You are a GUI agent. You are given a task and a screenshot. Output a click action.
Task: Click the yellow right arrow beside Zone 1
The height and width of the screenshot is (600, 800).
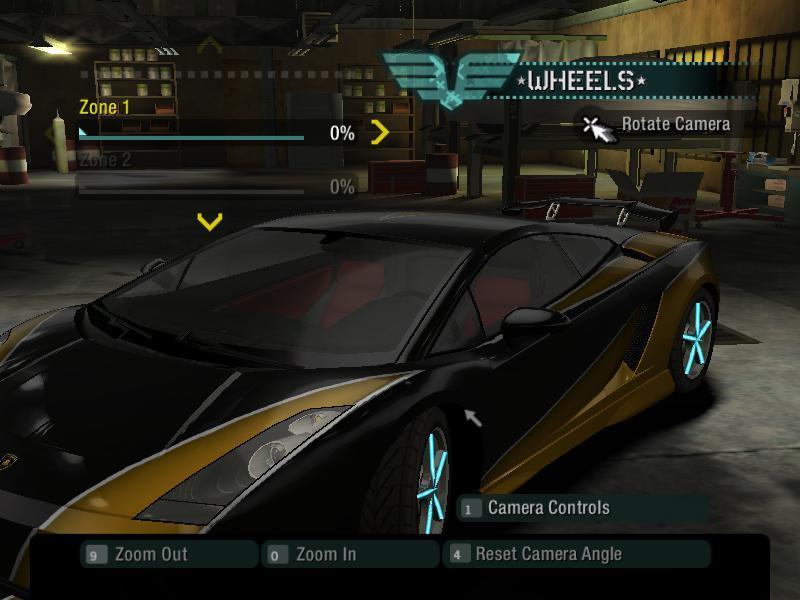(379, 132)
